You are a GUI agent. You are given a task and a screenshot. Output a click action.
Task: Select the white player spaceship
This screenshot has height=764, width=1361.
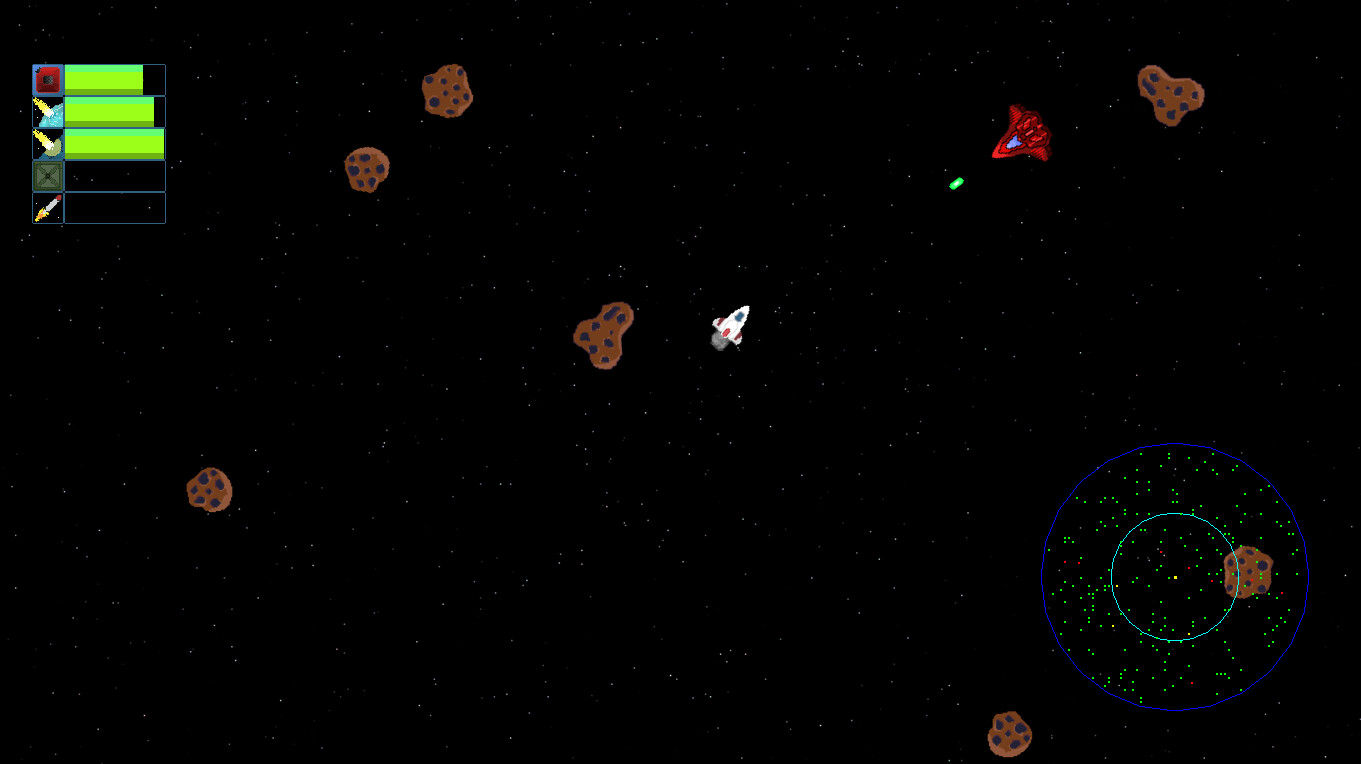(x=729, y=326)
